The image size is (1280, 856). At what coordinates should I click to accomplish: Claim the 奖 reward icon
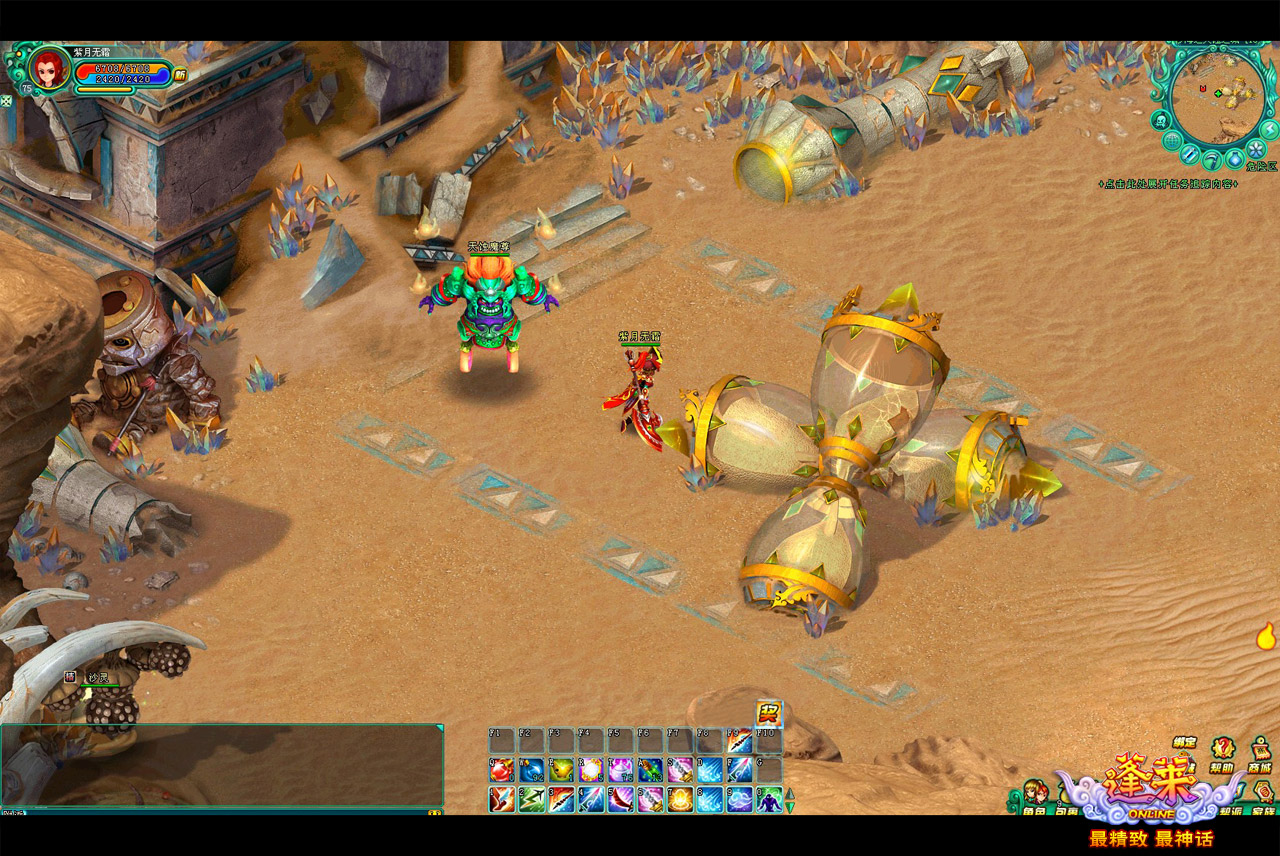tap(769, 712)
